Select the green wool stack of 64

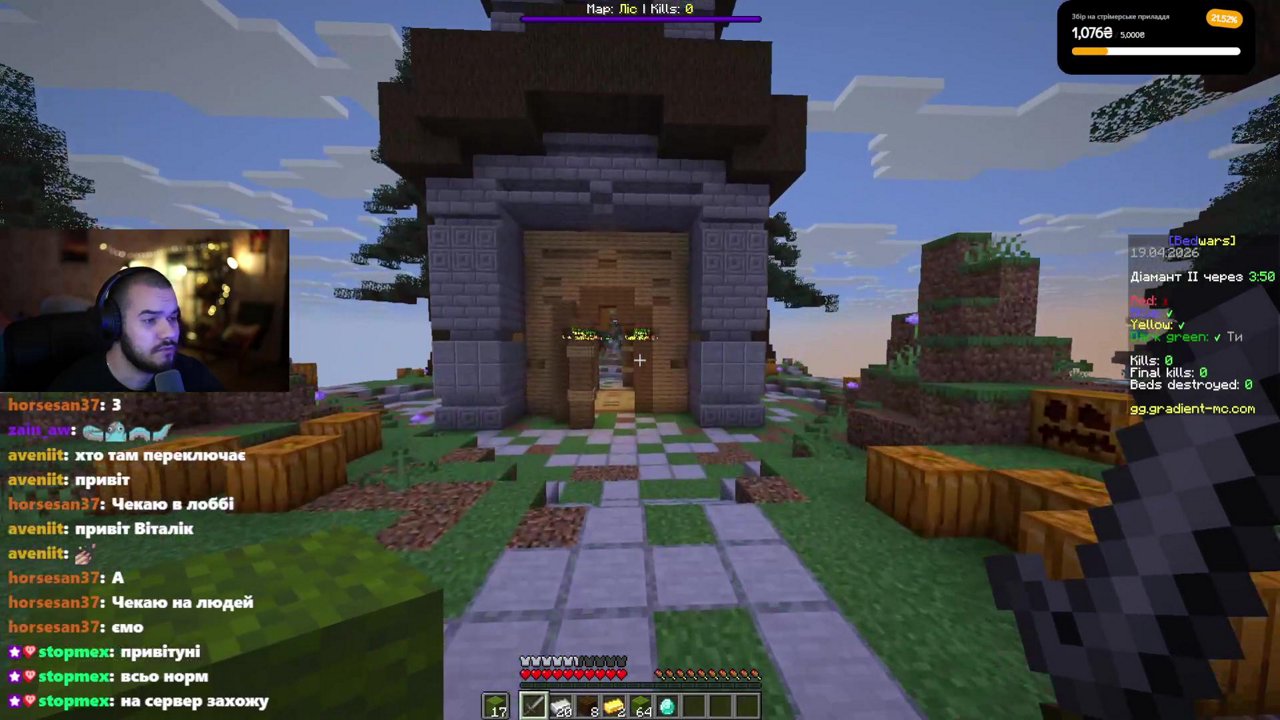tap(641, 707)
